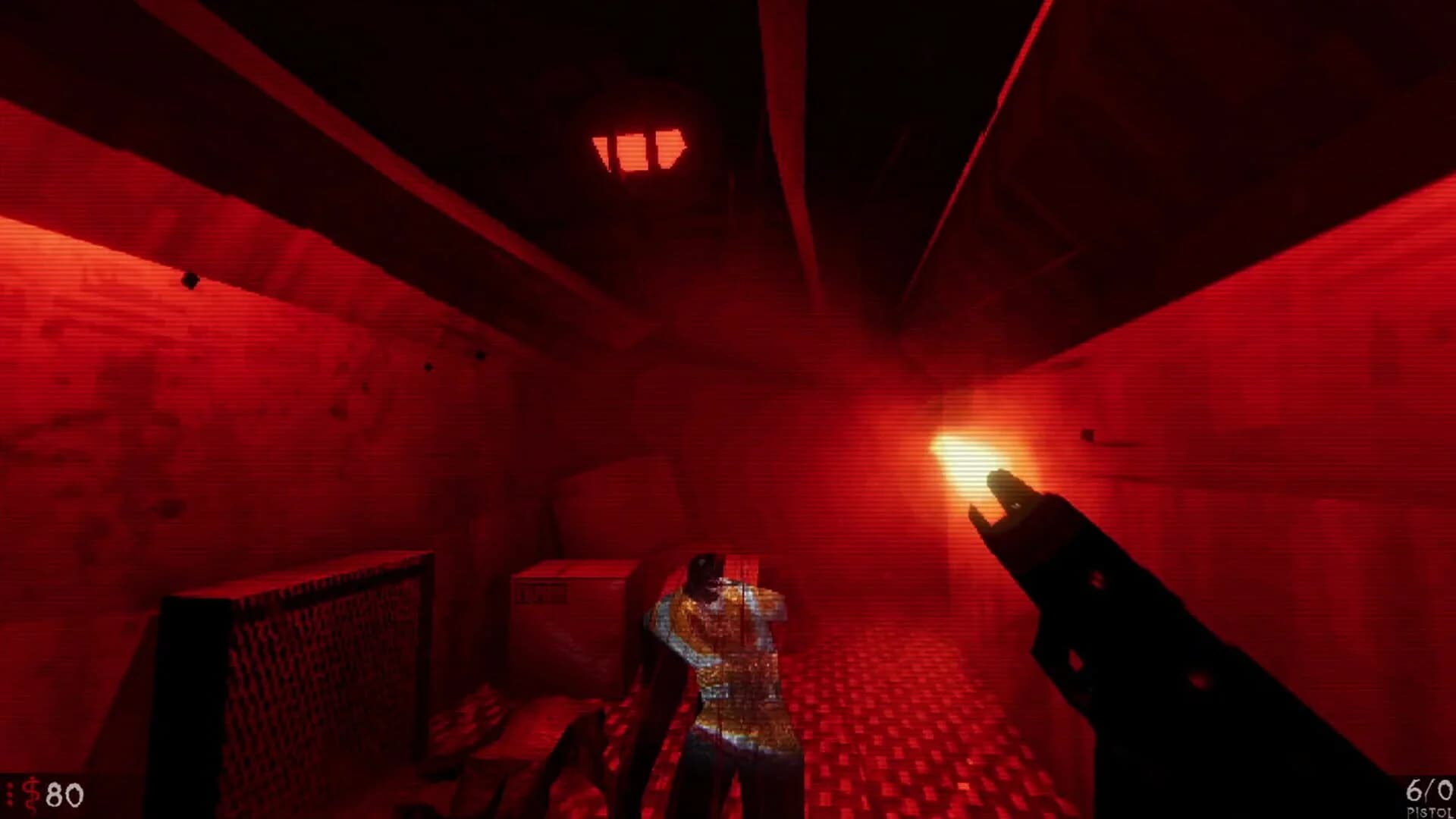The width and height of the screenshot is (1456, 819).
Task: Click the dollar sign currency icon
Action: pos(30,792)
